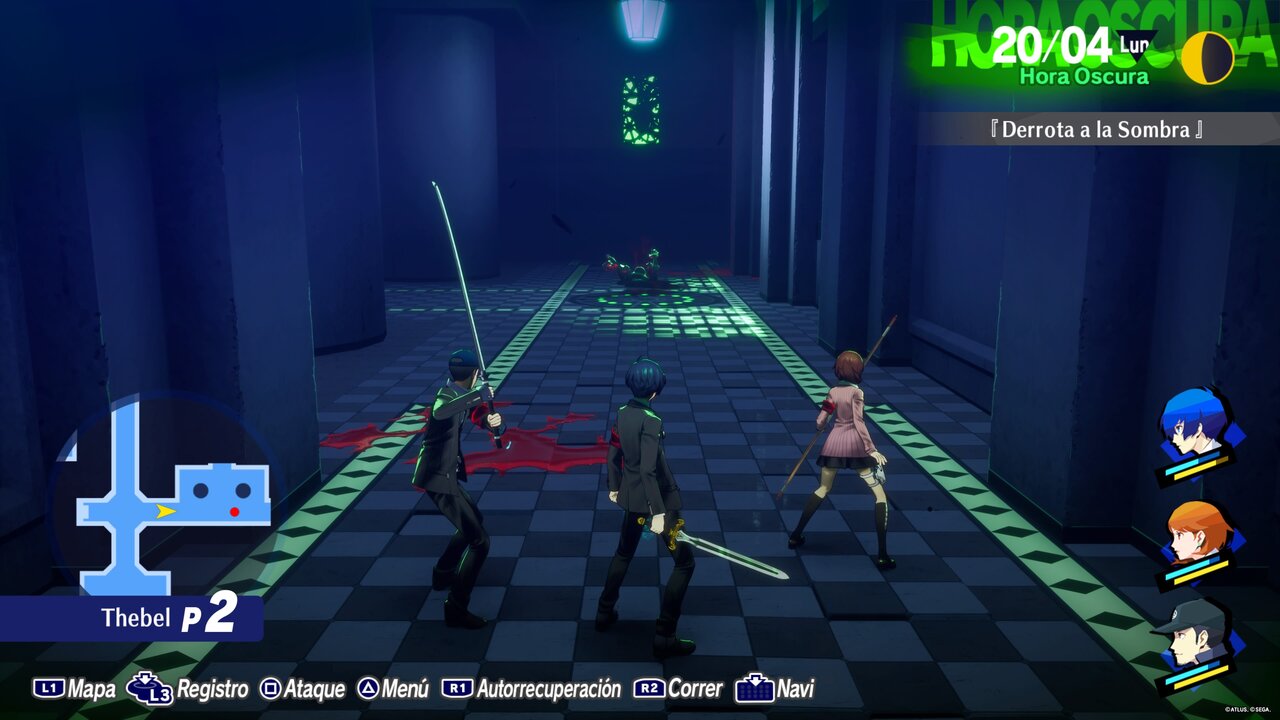Open the Navi command label
The width and height of the screenshot is (1280, 720).
click(795, 689)
